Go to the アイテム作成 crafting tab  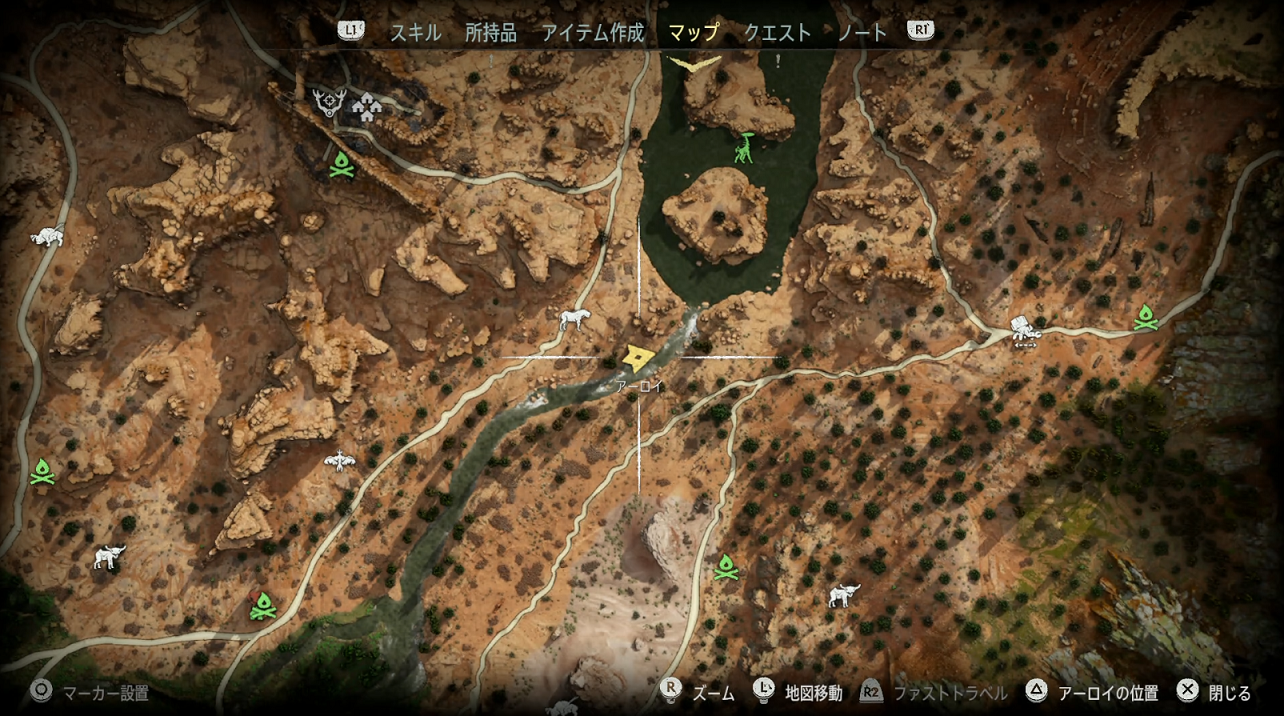click(x=593, y=32)
